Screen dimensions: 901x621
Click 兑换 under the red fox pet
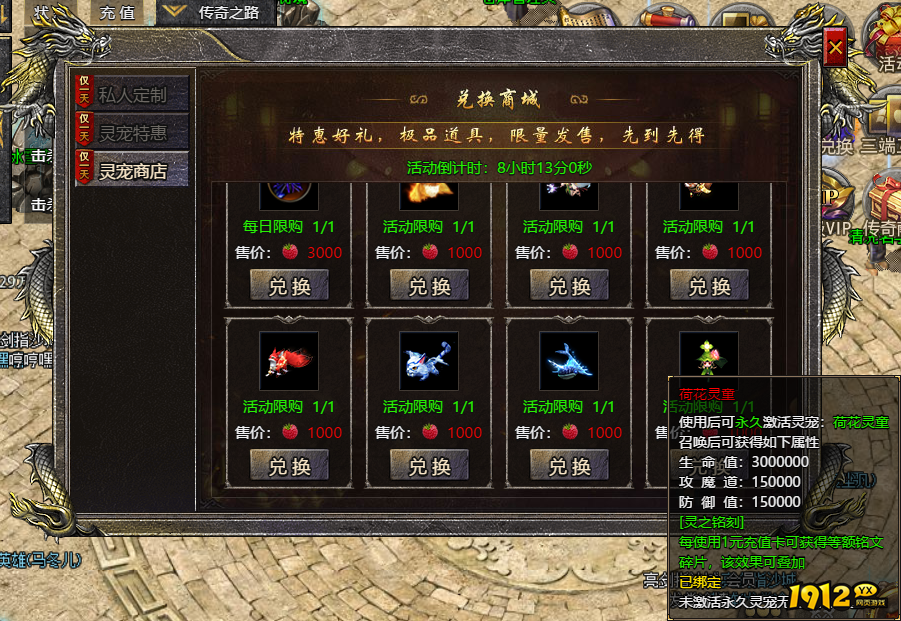click(289, 466)
